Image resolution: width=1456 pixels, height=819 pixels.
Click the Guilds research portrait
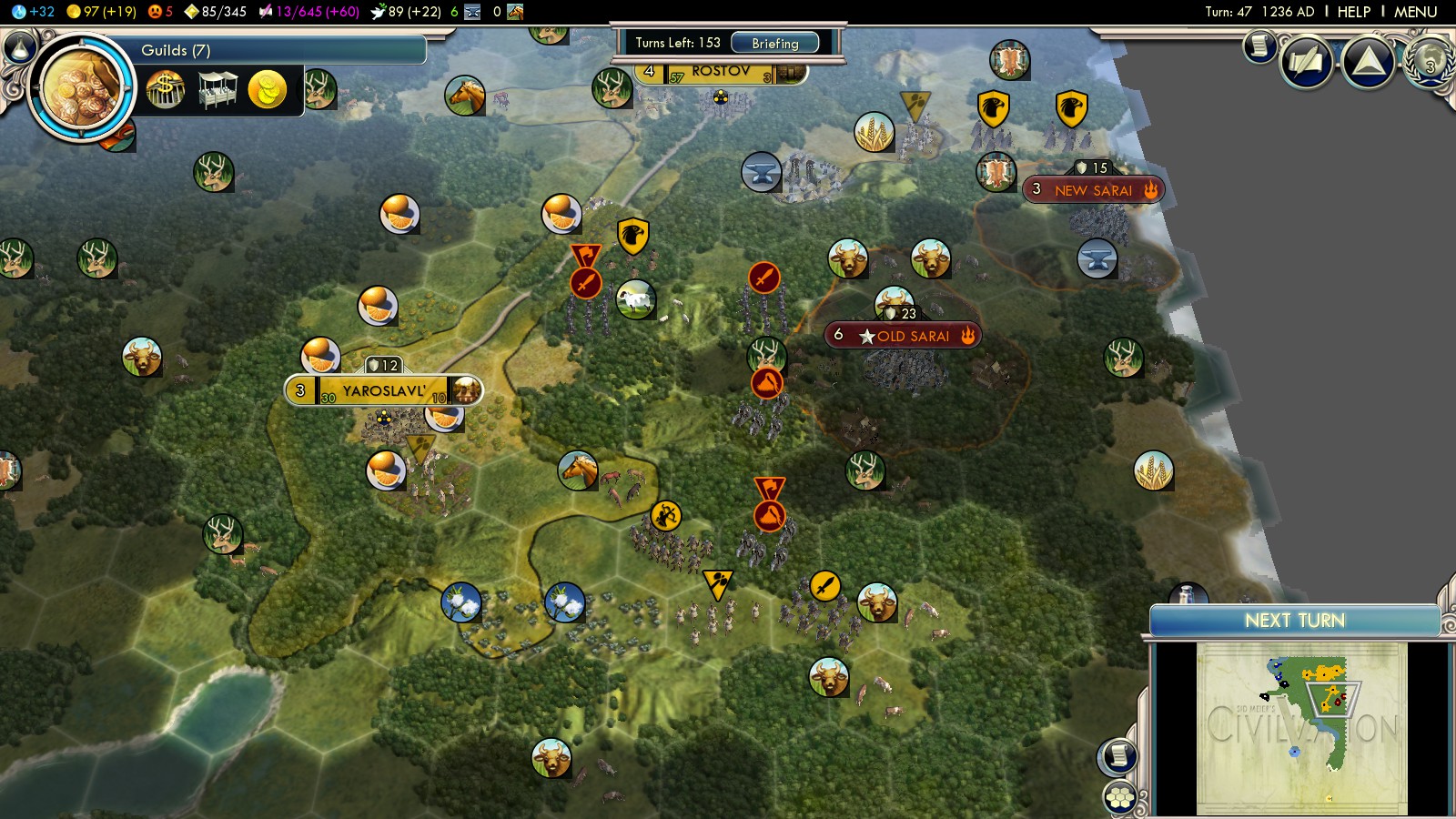[x=82, y=88]
